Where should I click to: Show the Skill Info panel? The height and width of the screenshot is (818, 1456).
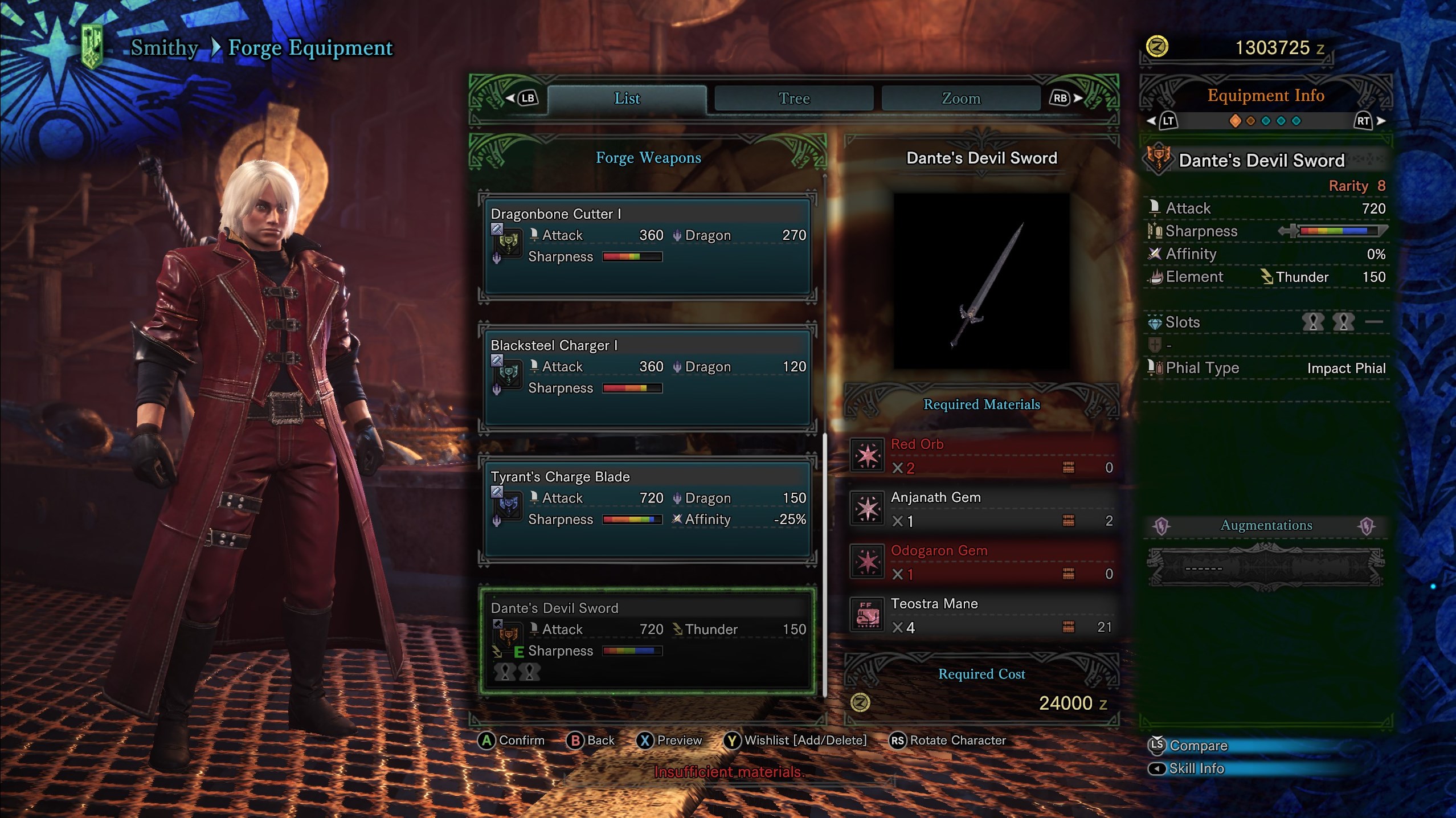coord(1196,769)
